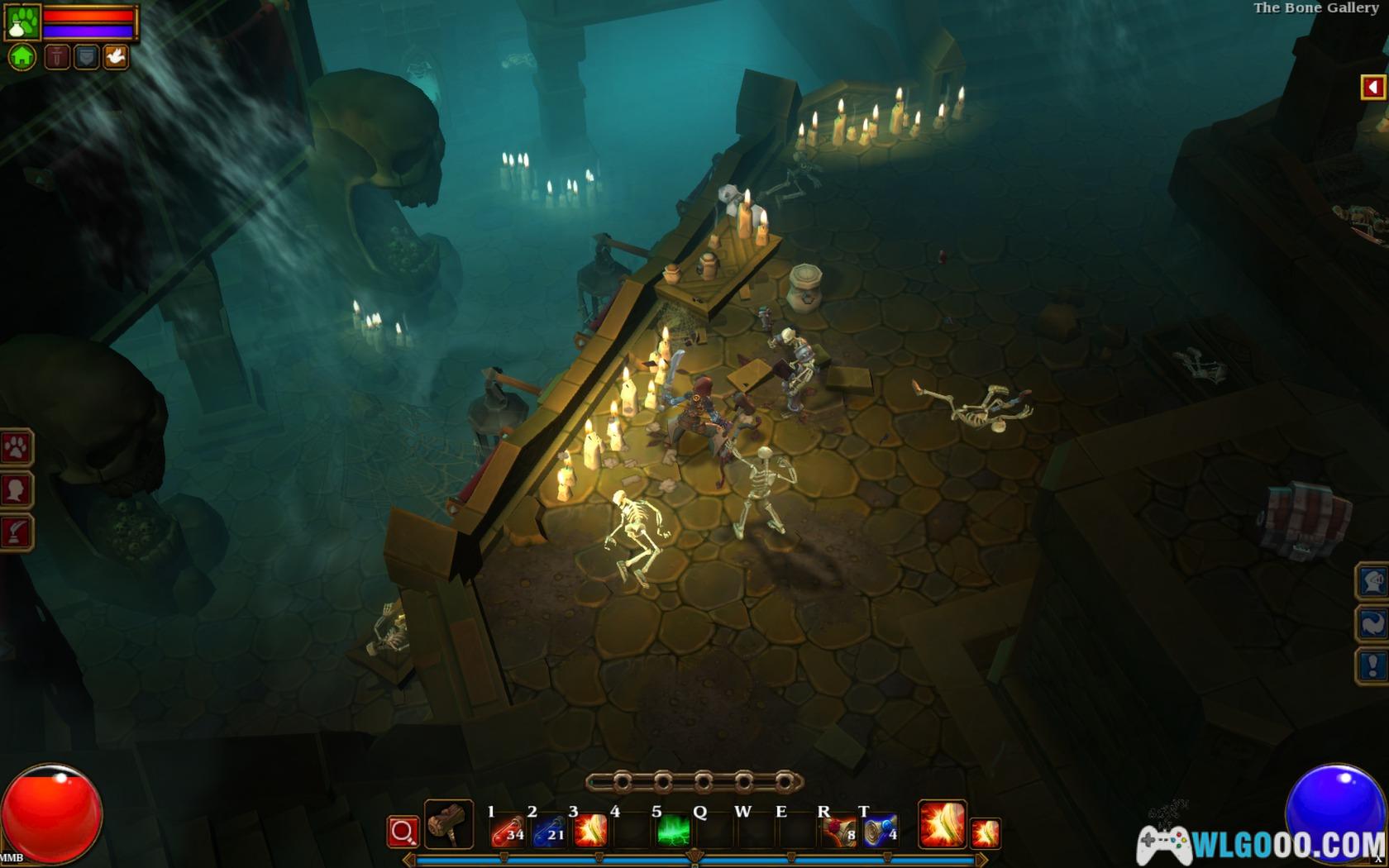Activate the fire slash skill in slot 3
This screenshot has width=1389, height=868.
pyautogui.click(x=590, y=831)
